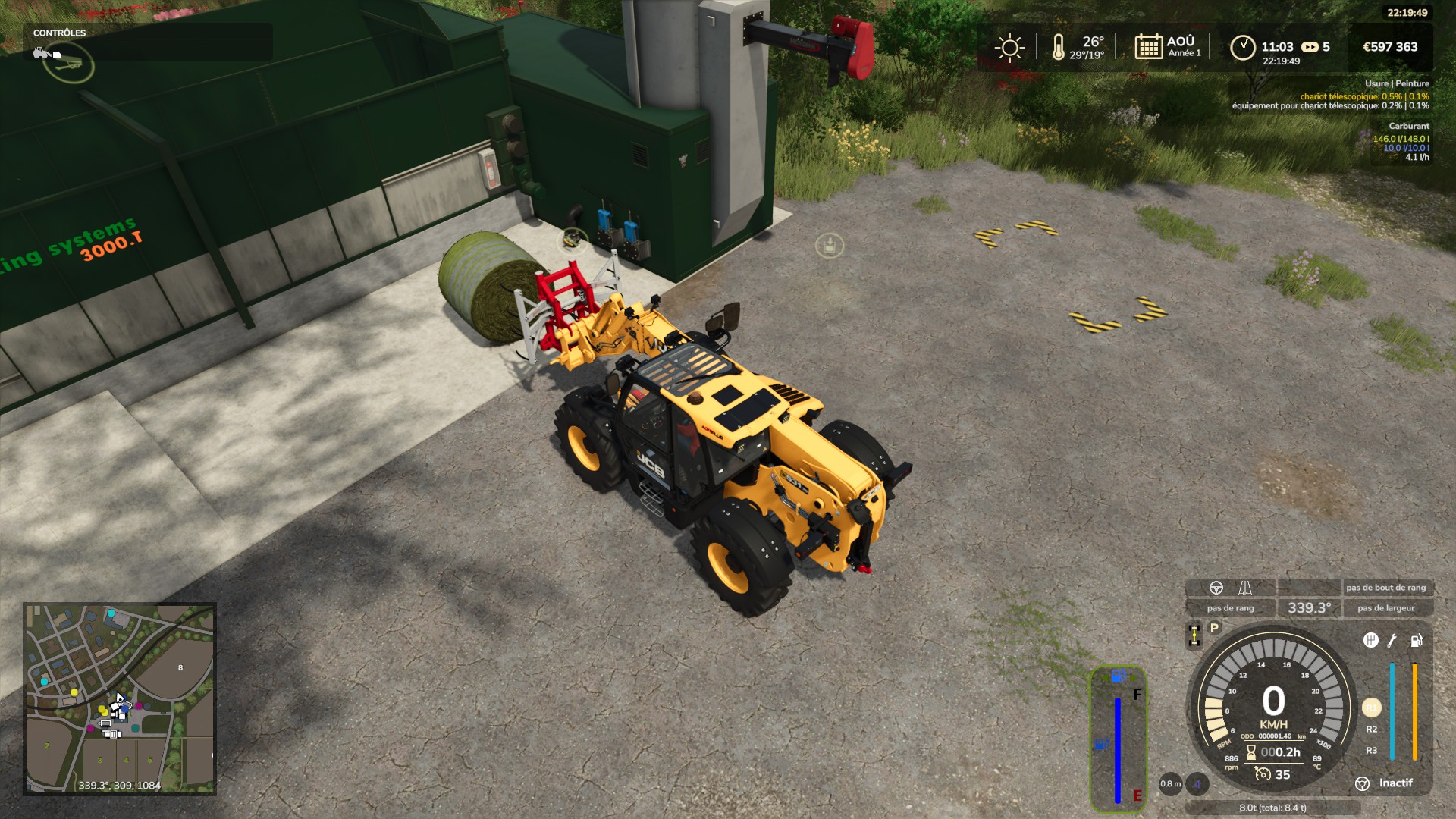The image size is (1456, 819).
Task: Click the 0.8 m height indicator bubble
Action: [x=1170, y=784]
